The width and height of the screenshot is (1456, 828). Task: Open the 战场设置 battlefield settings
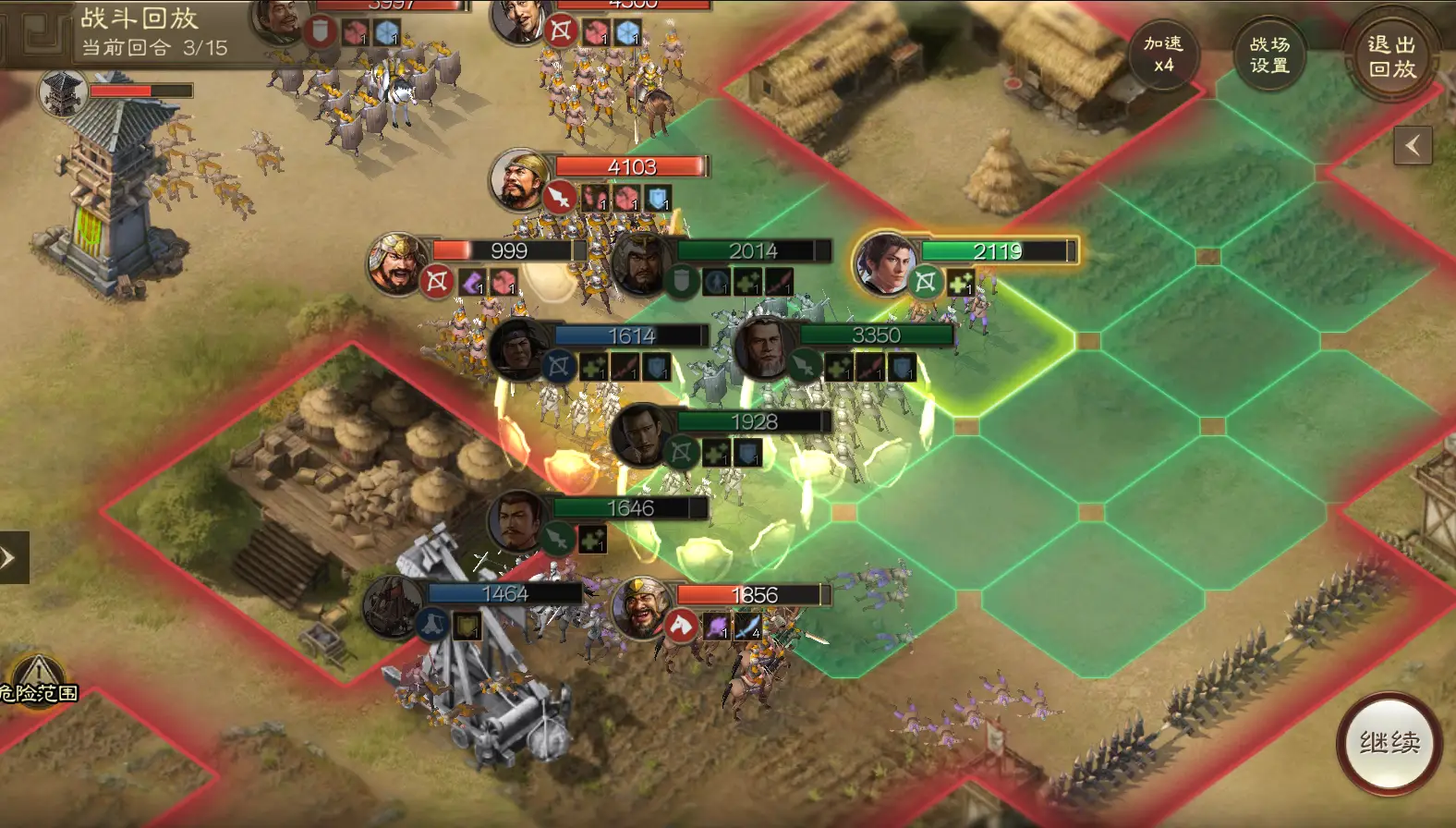point(1269,55)
